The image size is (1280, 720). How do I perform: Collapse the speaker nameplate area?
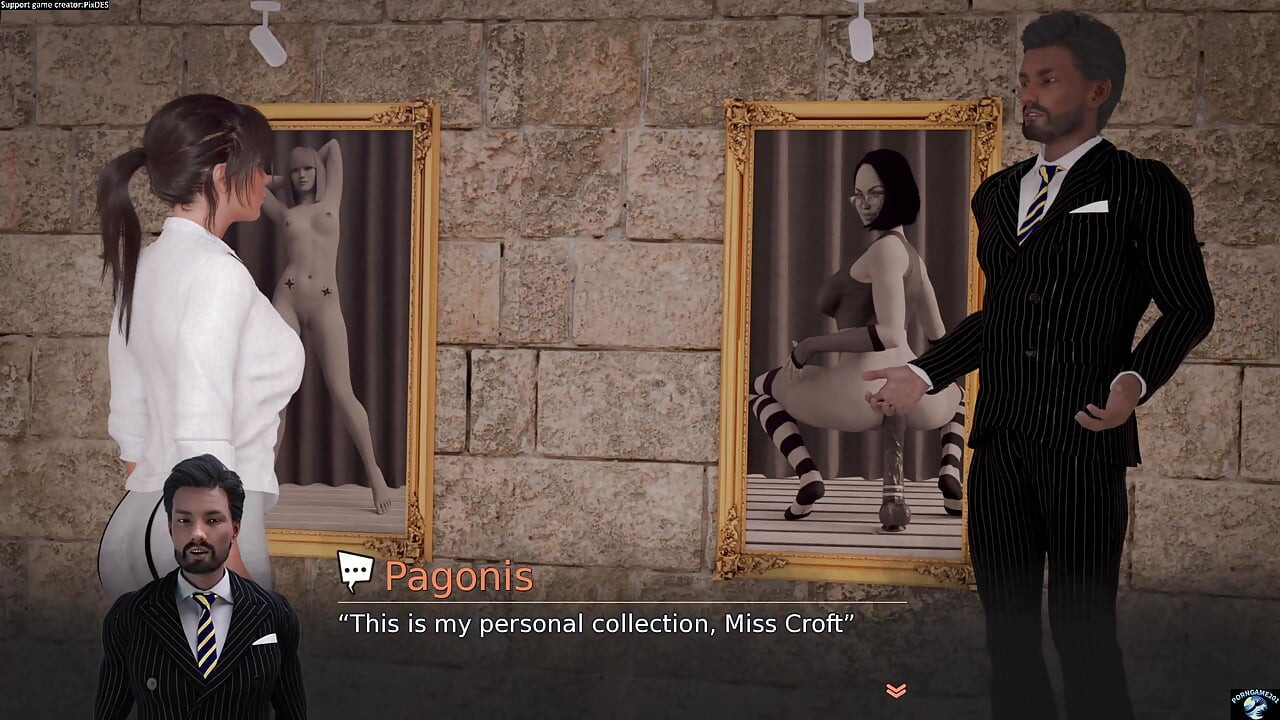point(460,577)
